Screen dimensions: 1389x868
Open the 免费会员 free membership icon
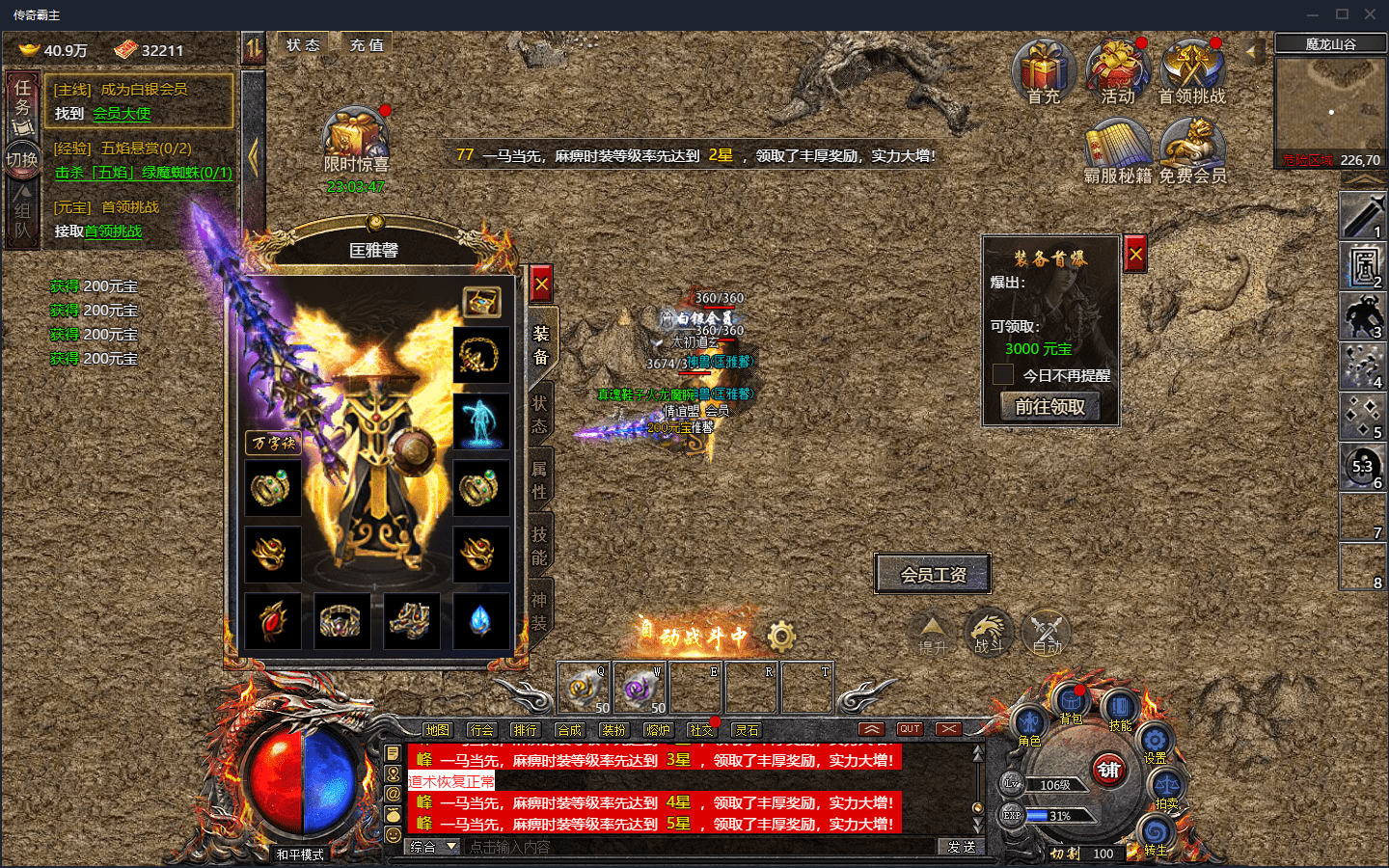[x=1192, y=149]
